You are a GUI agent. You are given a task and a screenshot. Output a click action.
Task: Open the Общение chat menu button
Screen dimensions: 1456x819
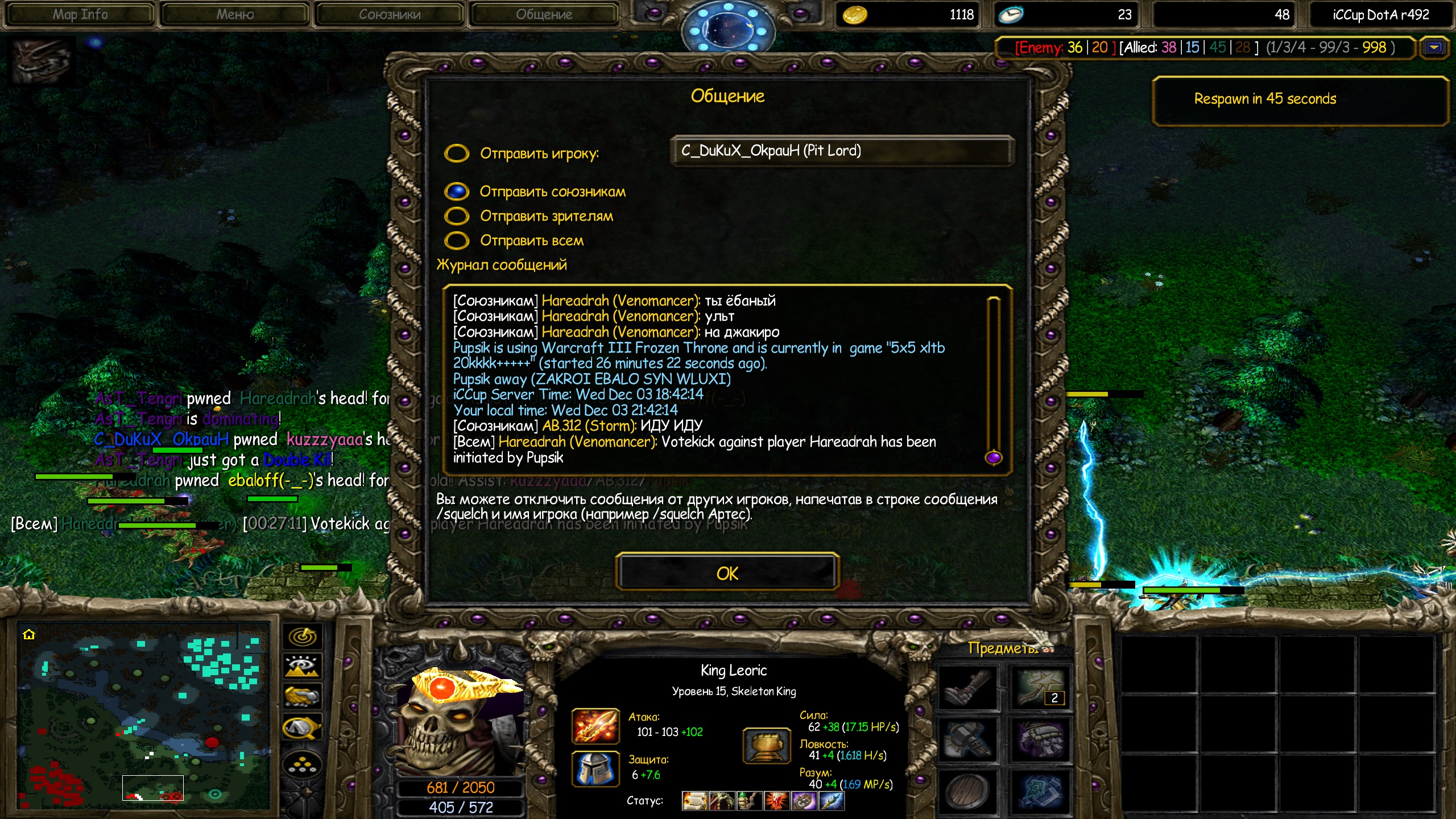click(x=544, y=14)
